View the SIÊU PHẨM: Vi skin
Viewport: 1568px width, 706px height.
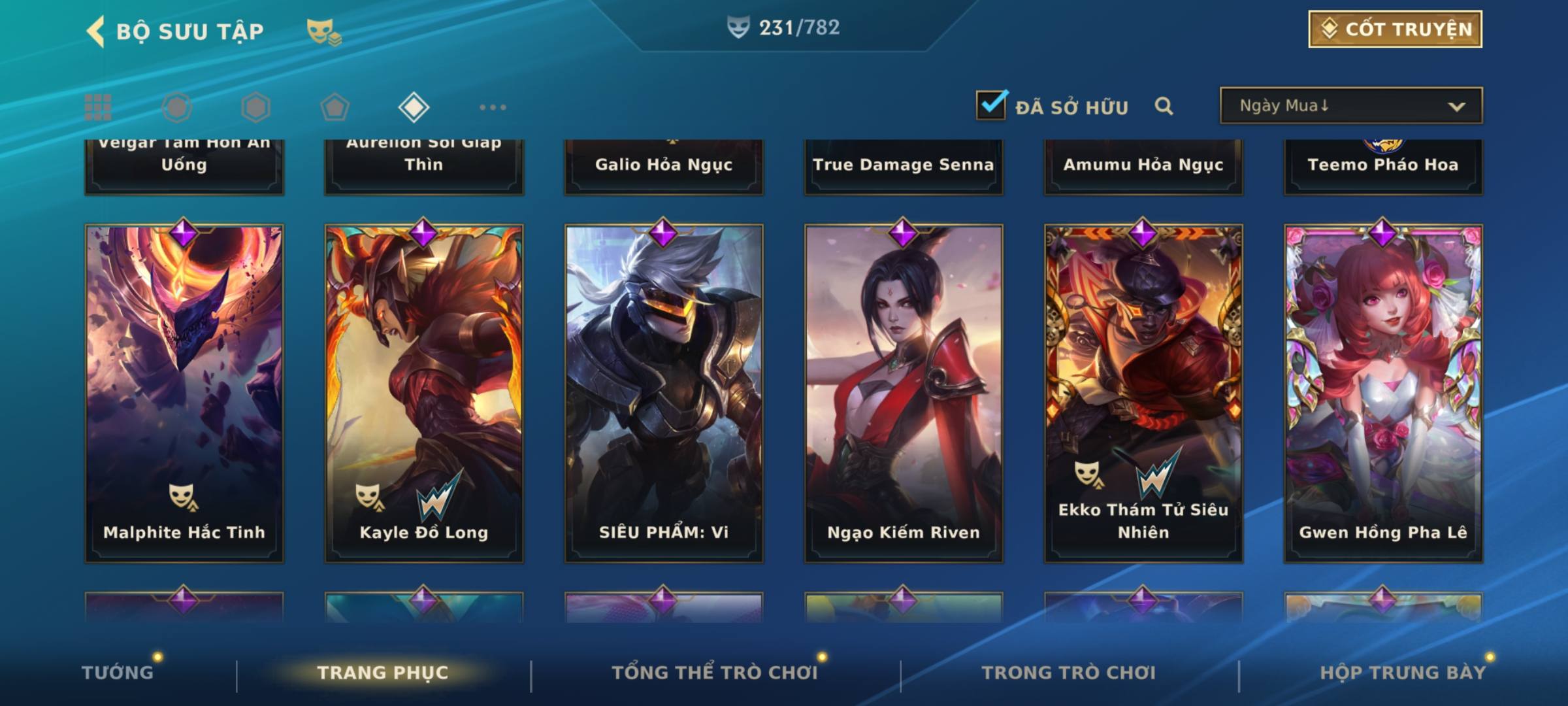[x=664, y=392]
